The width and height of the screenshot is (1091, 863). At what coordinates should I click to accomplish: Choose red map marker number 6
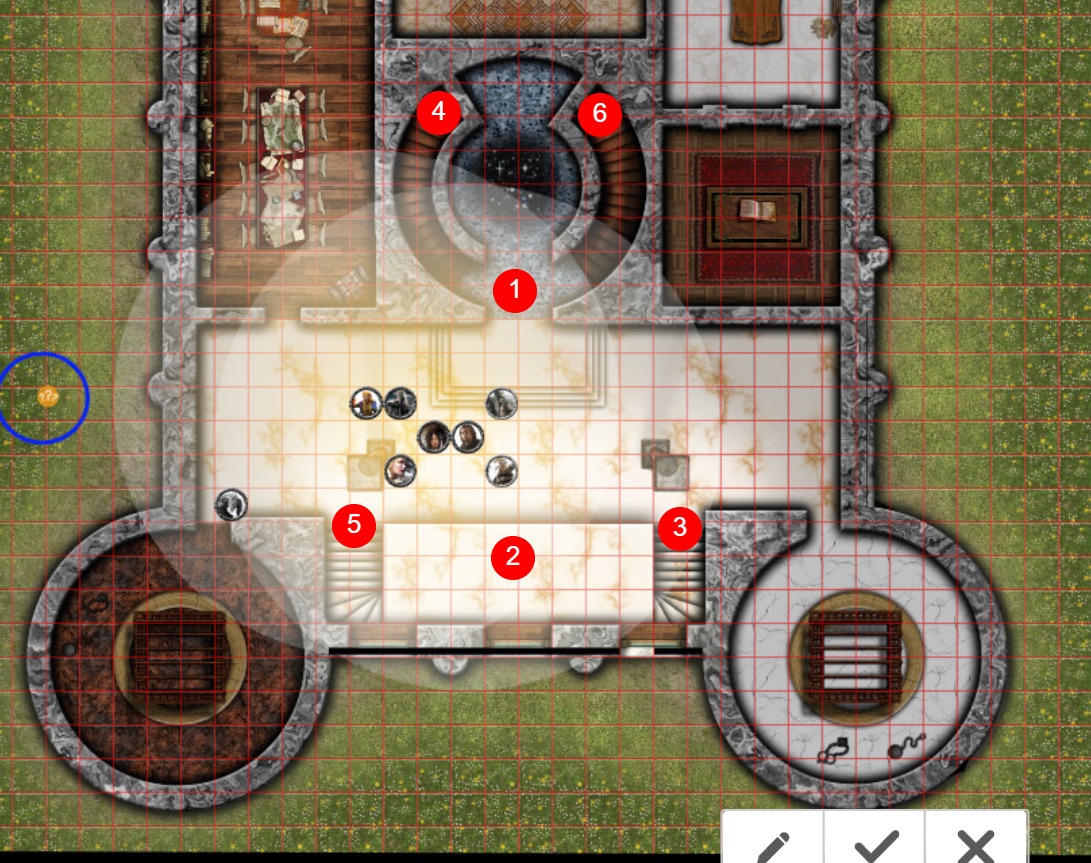click(x=599, y=113)
